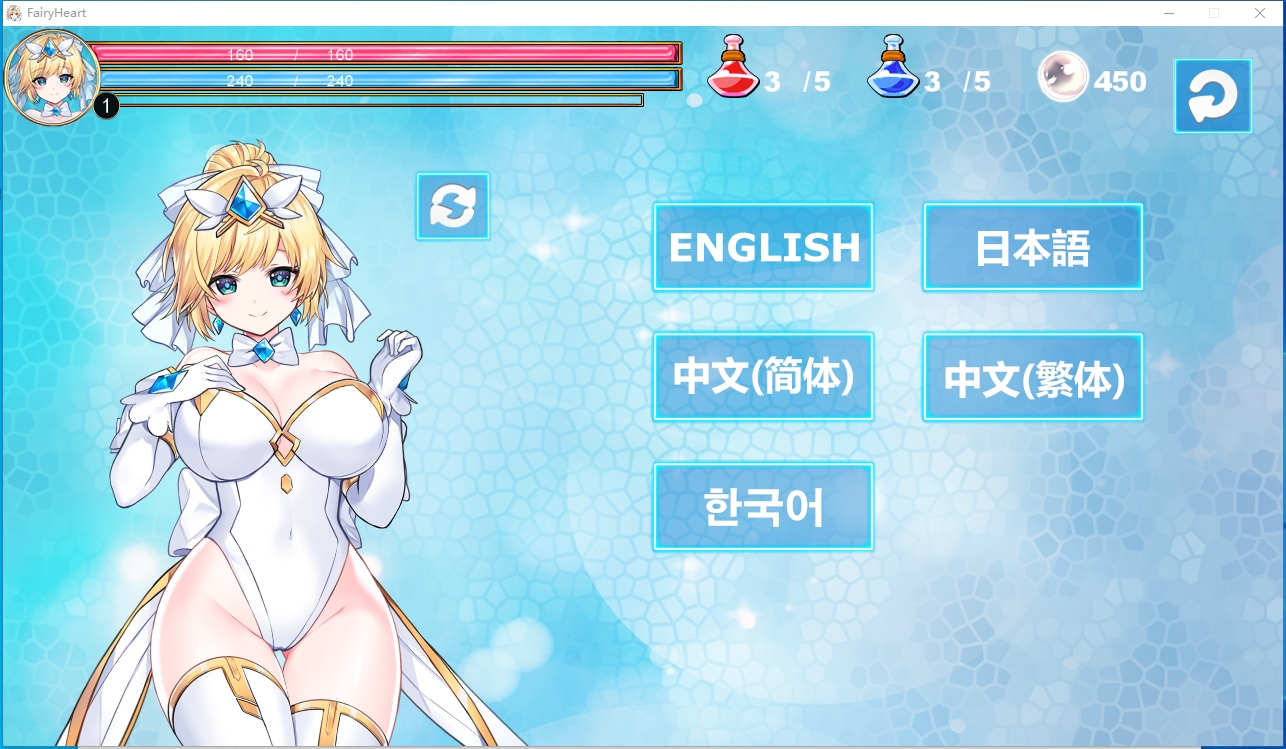
Task: Click the blue refresh arrow icon top right
Action: tap(1212, 95)
